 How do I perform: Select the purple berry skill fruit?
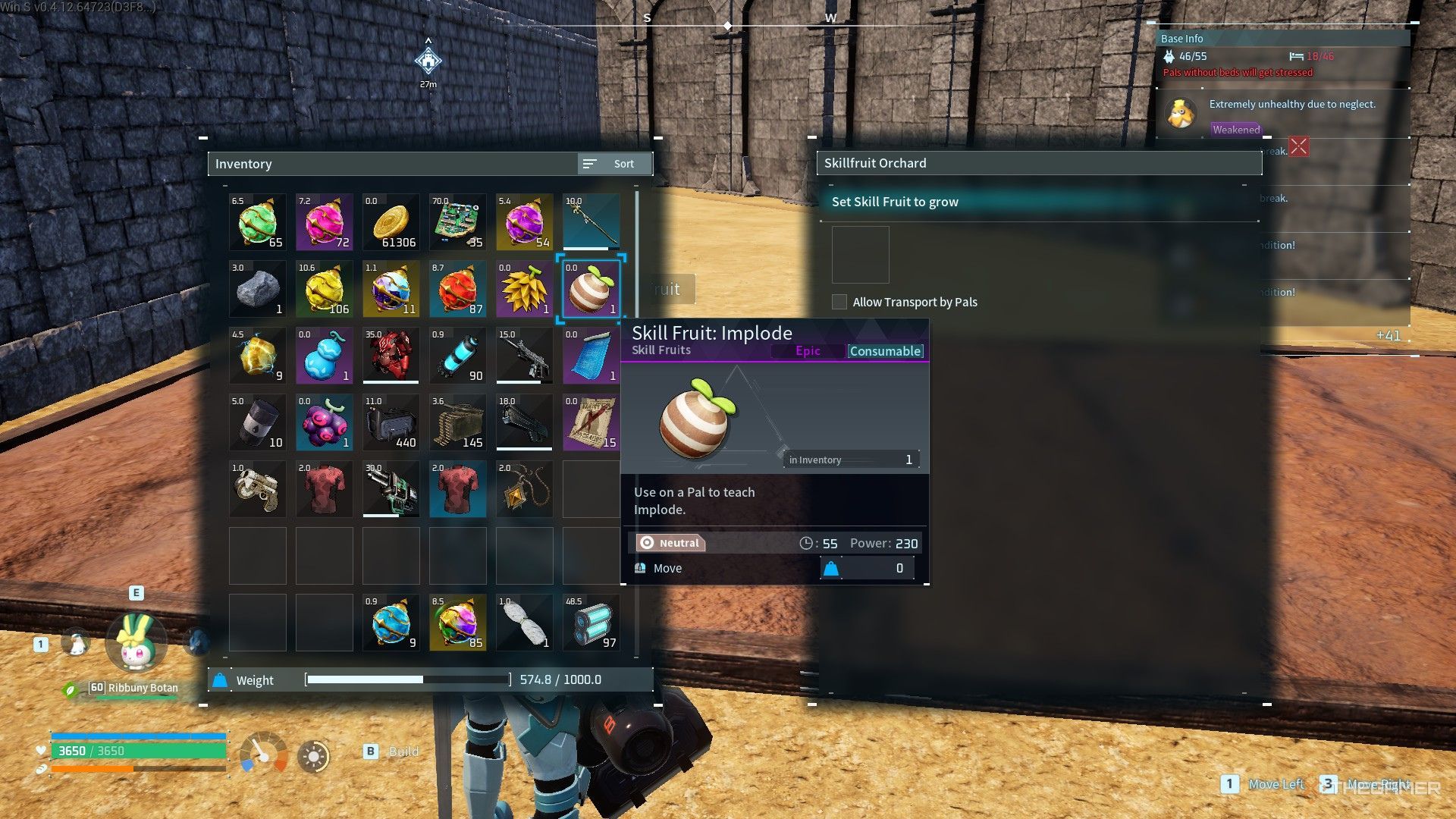point(324,422)
